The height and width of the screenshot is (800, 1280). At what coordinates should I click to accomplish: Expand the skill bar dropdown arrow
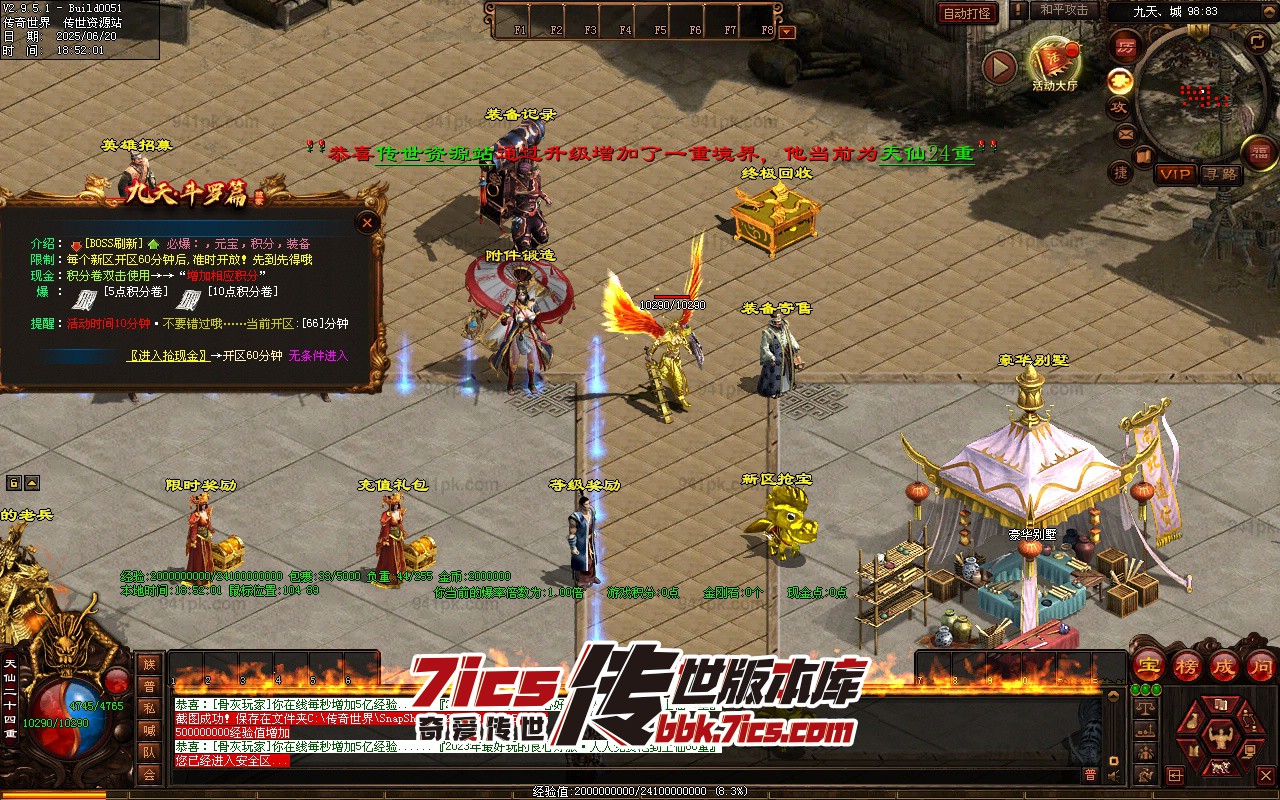click(x=787, y=31)
